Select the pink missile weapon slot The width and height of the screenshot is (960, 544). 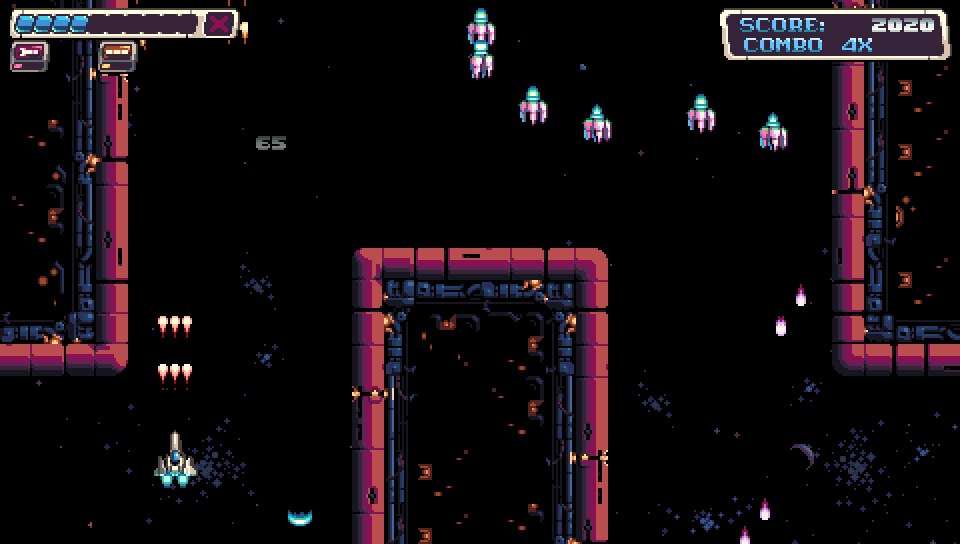[x=29, y=54]
